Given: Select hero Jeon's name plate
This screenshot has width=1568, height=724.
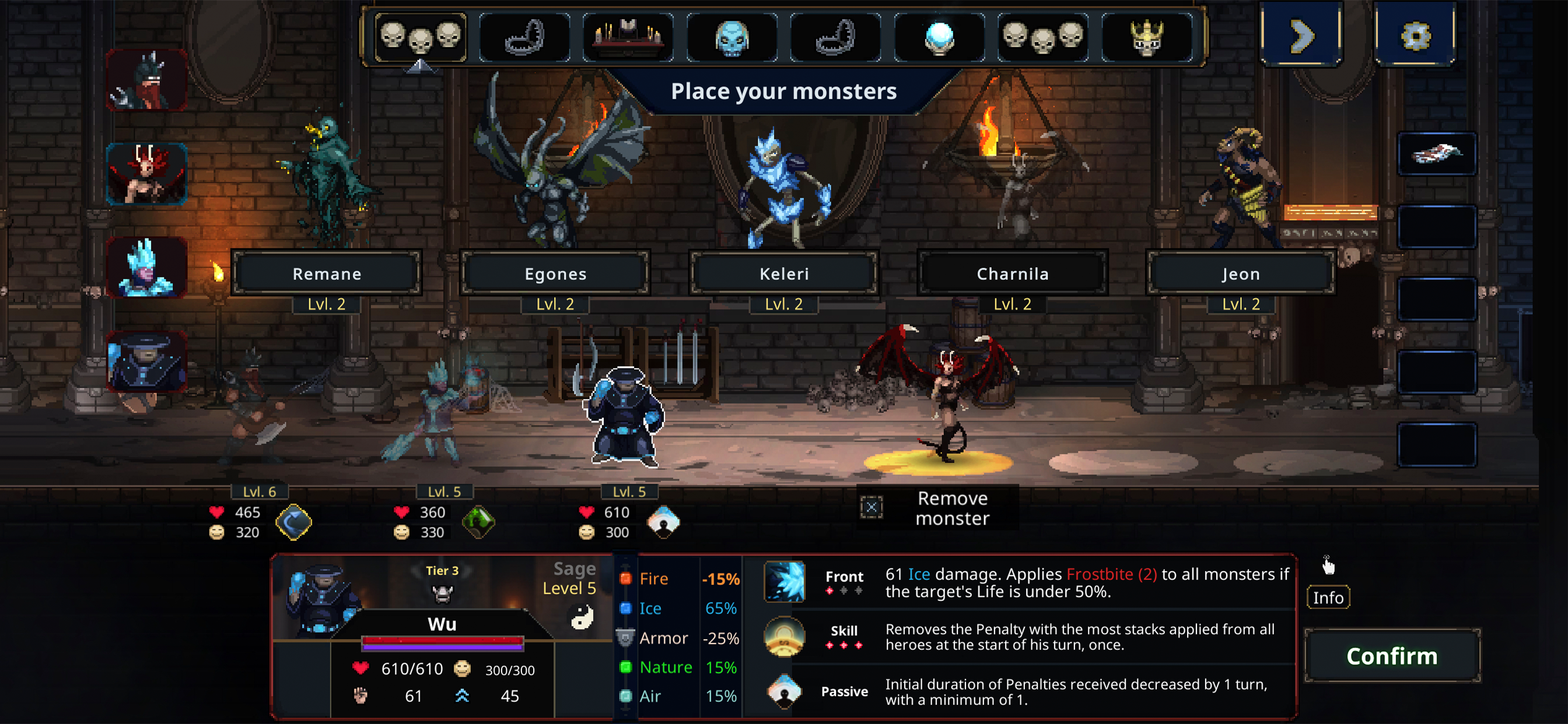Looking at the screenshot, I should coord(1241,274).
